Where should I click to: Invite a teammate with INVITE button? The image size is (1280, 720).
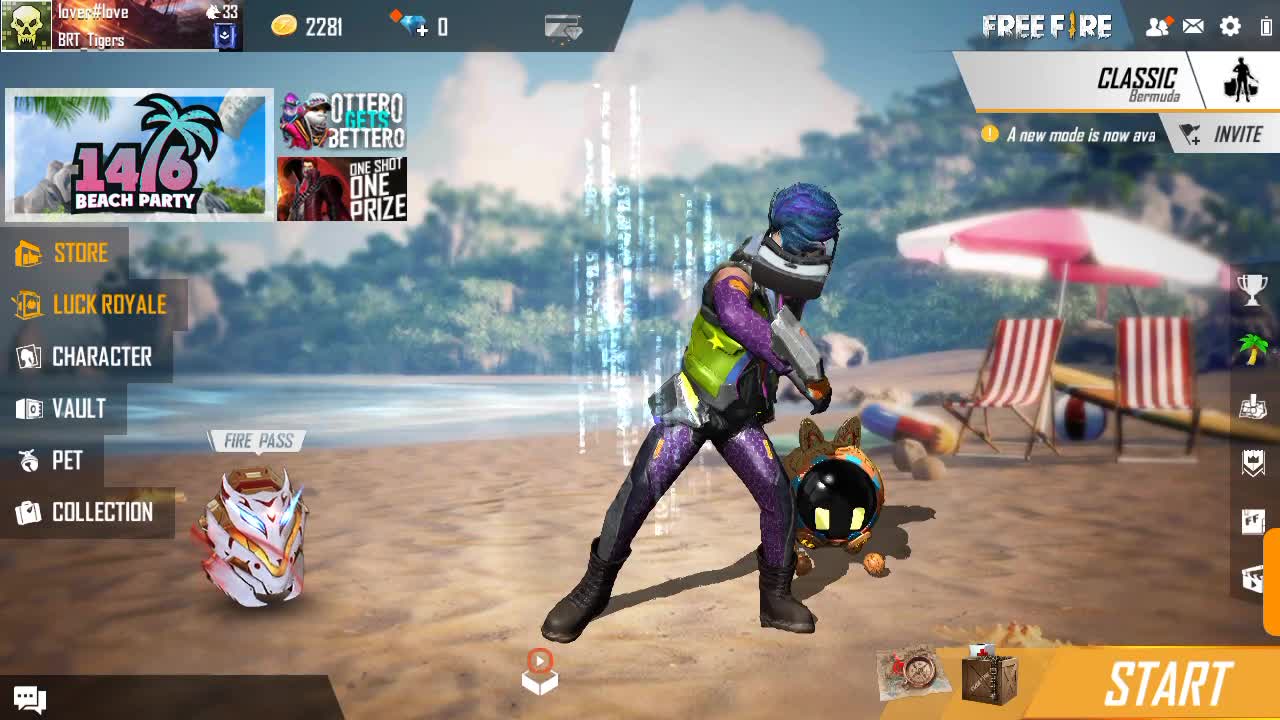(1222, 135)
